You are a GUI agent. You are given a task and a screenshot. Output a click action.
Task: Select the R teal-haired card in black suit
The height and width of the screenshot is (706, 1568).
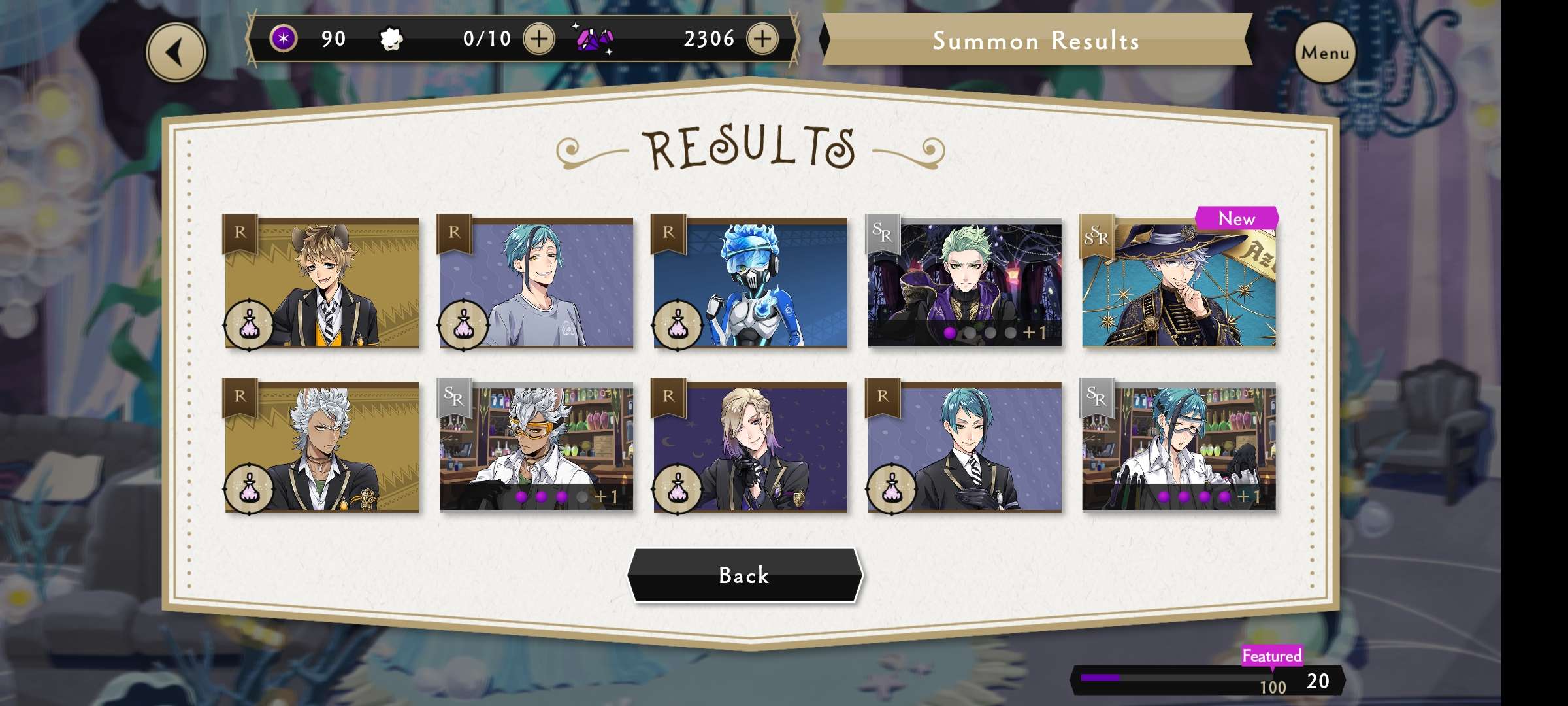coord(964,446)
